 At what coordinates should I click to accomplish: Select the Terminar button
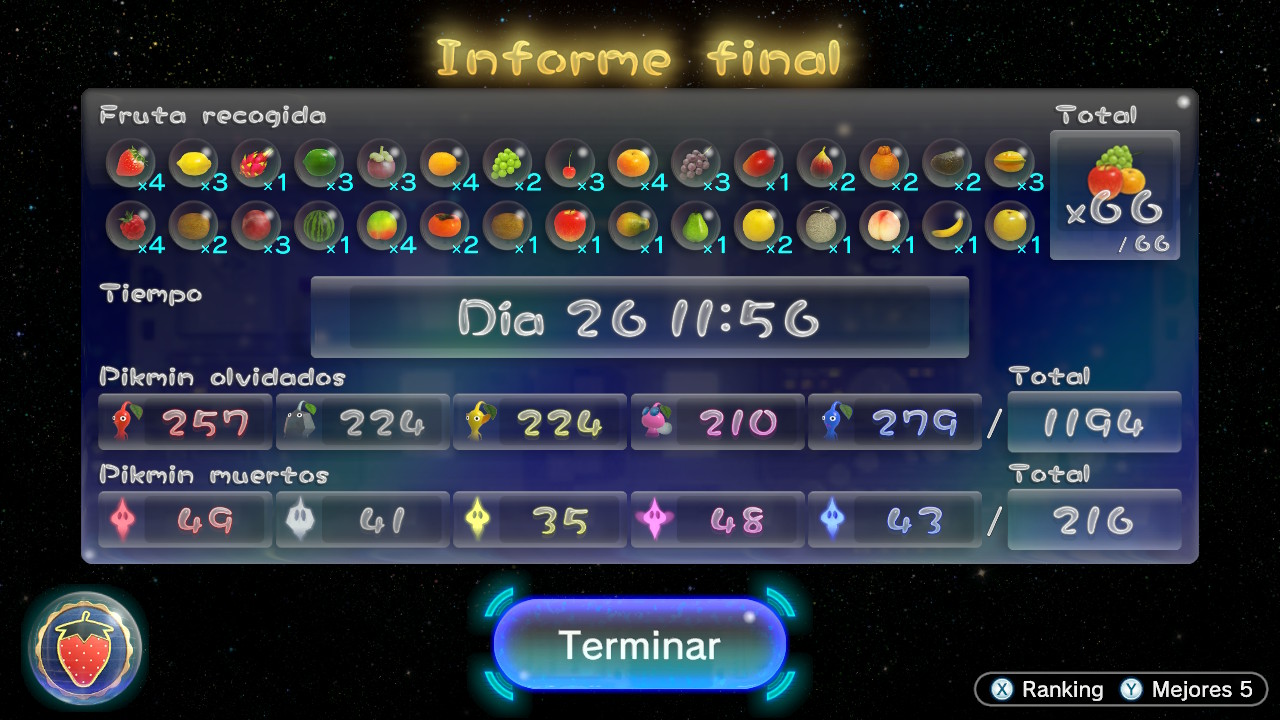[639, 645]
